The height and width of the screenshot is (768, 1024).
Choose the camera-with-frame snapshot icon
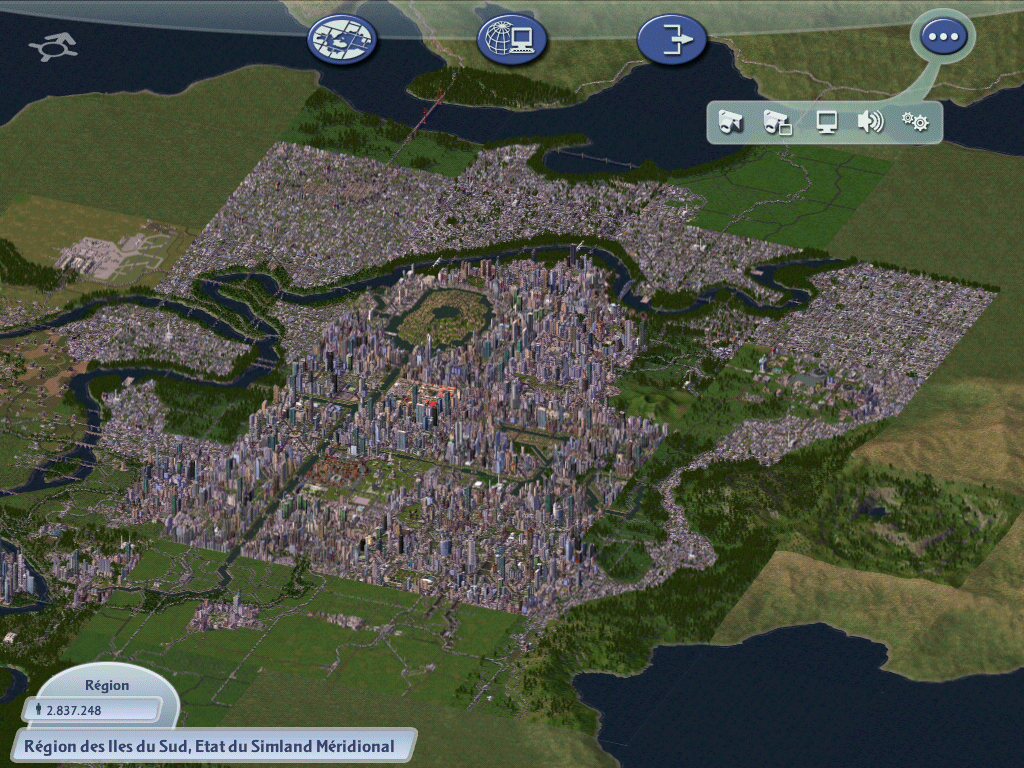point(777,122)
